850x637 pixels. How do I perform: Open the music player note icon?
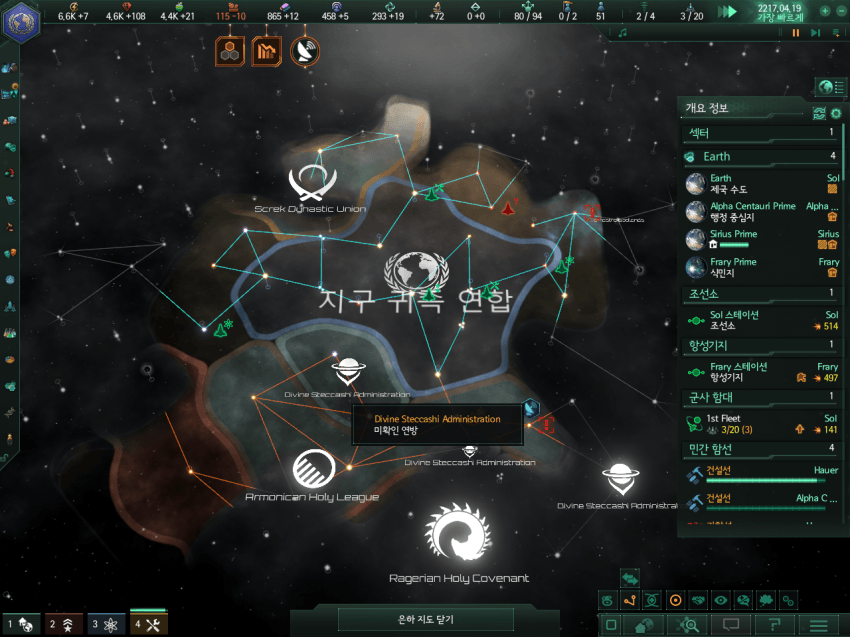[622, 33]
